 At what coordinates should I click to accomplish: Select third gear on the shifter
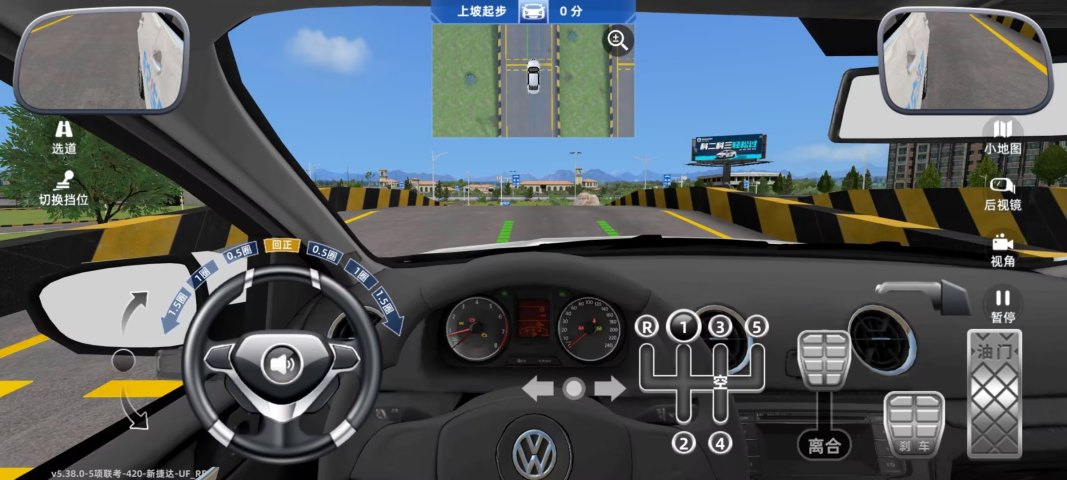click(720, 326)
